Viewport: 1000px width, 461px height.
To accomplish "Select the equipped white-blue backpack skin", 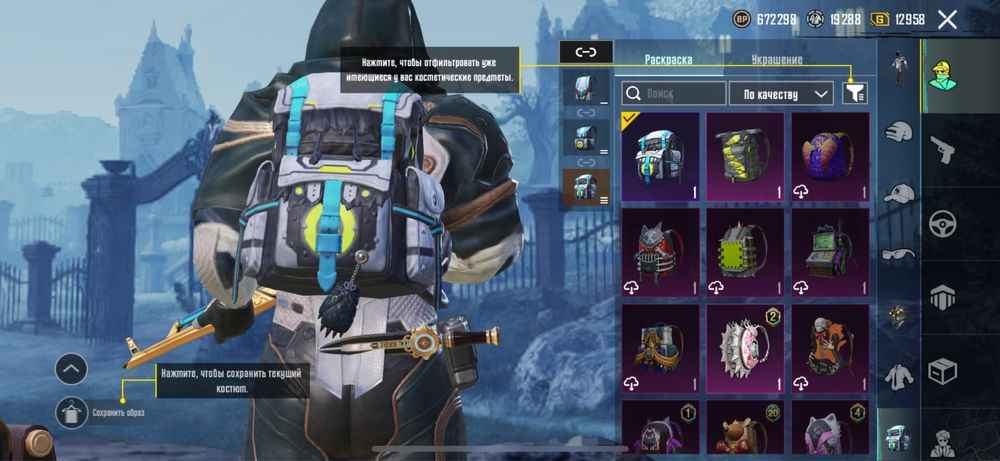I will pos(659,156).
